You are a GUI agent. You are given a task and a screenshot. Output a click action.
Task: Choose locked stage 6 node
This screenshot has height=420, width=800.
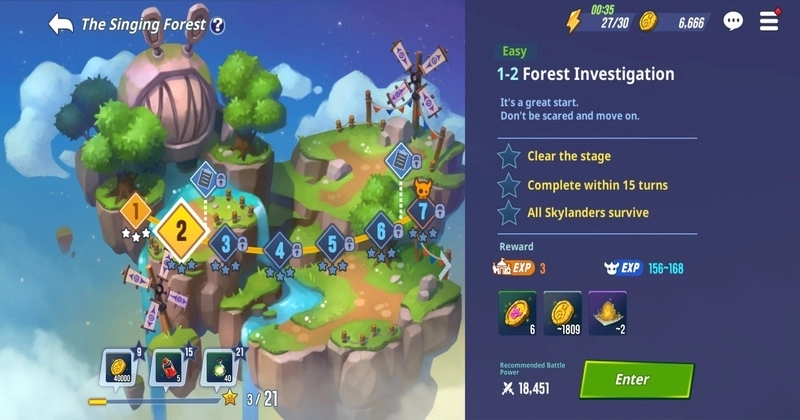[380, 230]
